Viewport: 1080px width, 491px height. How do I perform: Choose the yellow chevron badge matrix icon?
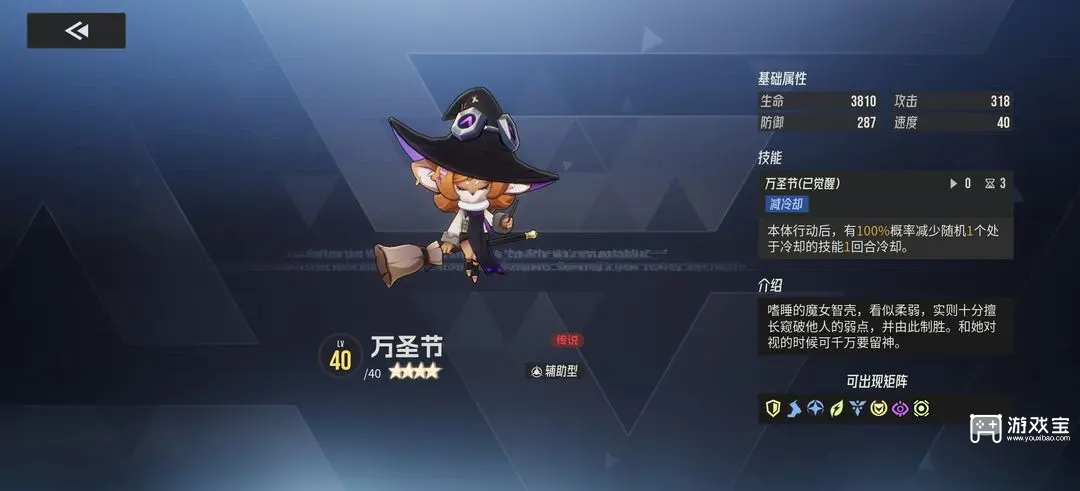coord(878,408)
